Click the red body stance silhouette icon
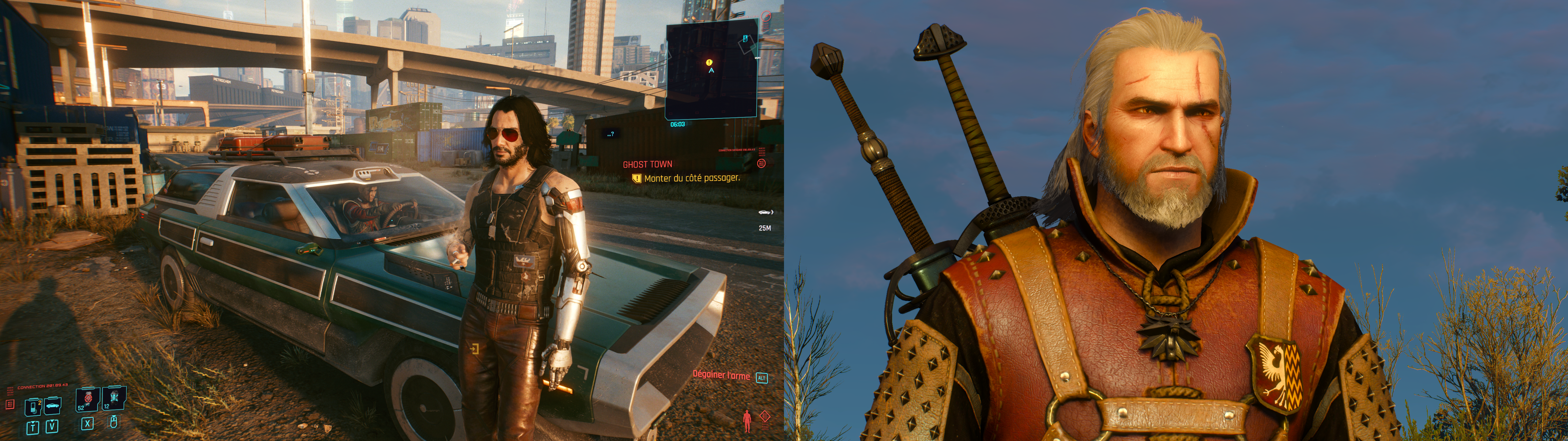 pyautogui.click(x=747, y=420)
